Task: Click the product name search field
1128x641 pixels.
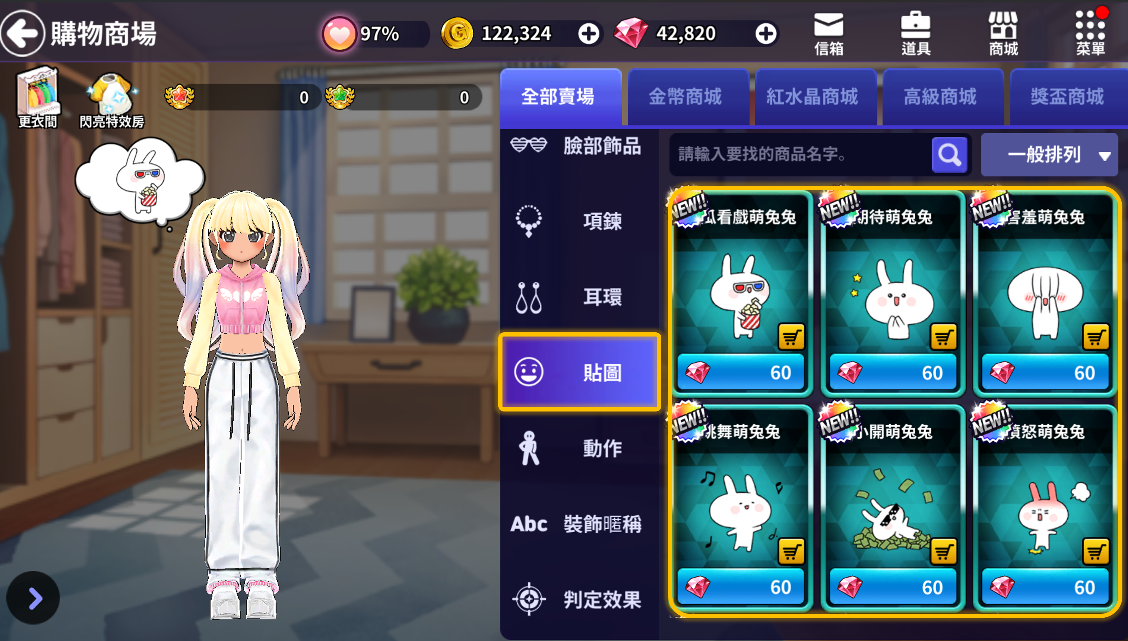Action: click(800, 155)
